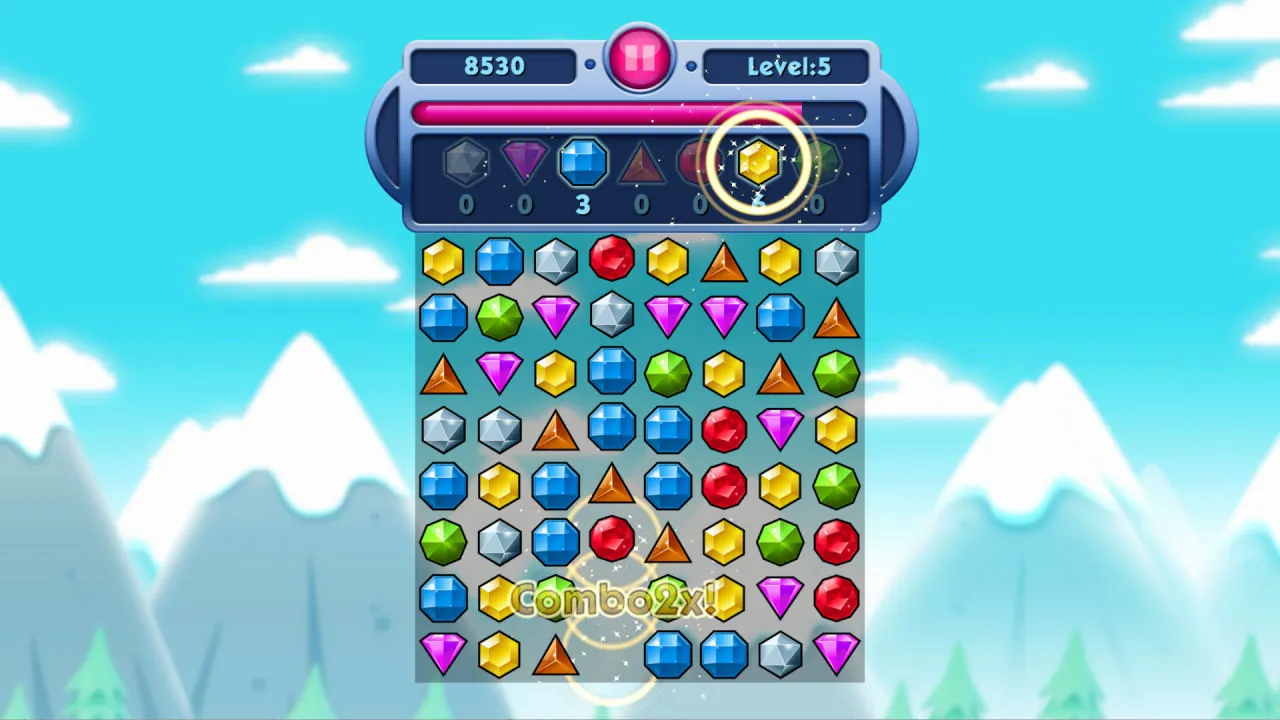Select the sparkling red gem near Combo2x text

tap(612, 540)
